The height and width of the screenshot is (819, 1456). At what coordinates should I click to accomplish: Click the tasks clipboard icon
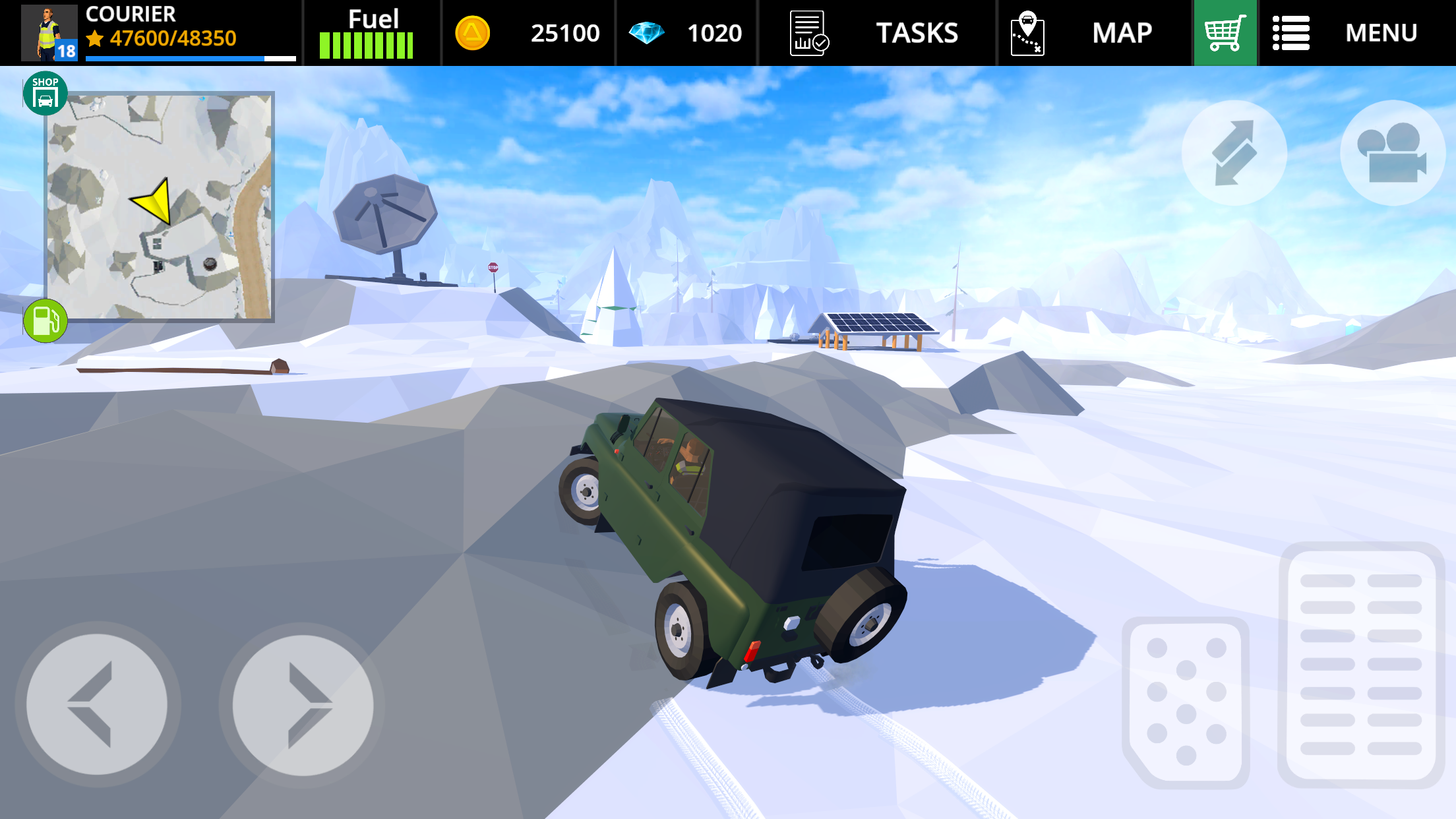tap(808, 32)
